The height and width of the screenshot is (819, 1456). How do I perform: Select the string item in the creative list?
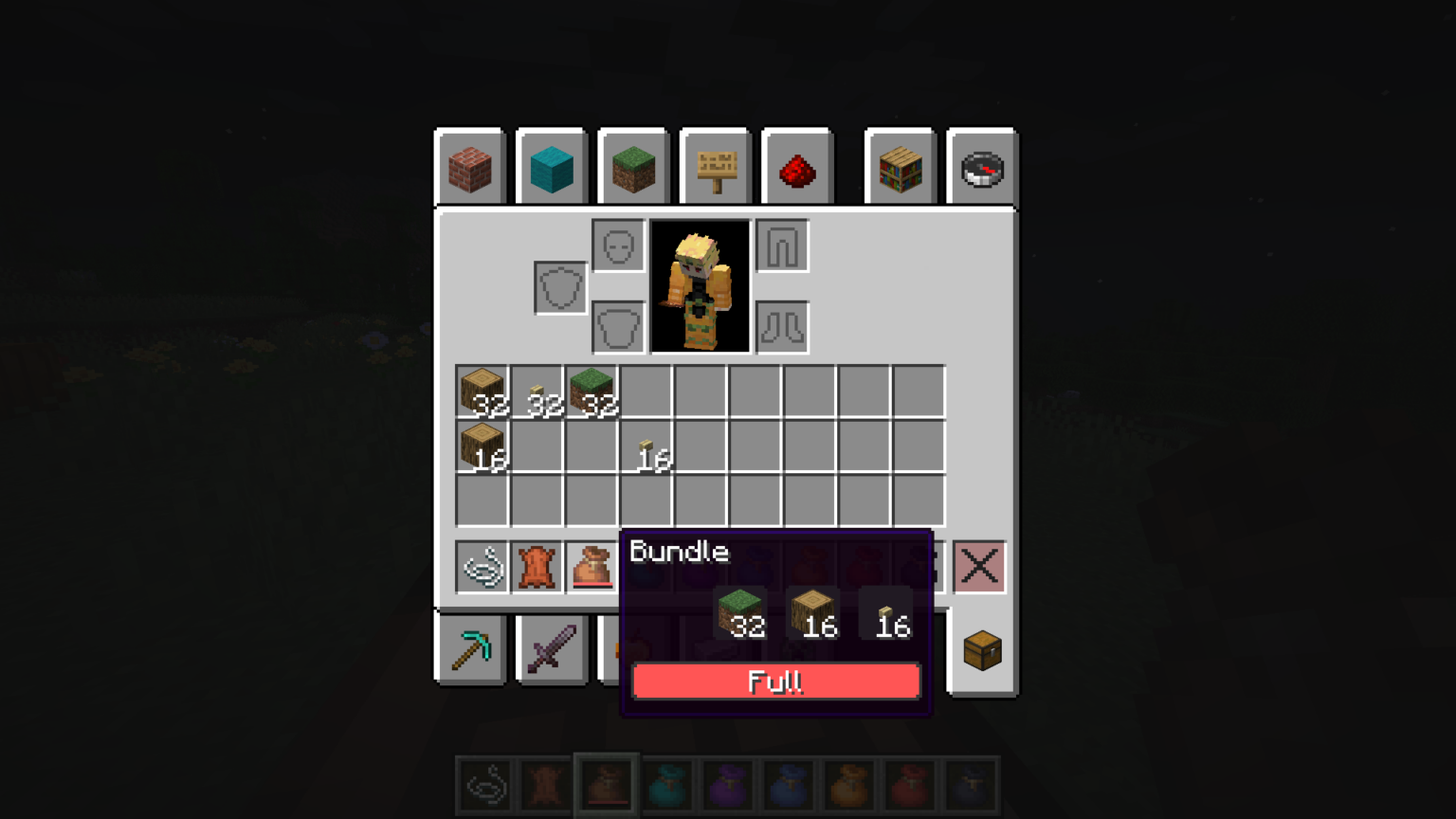pos(483,566)
